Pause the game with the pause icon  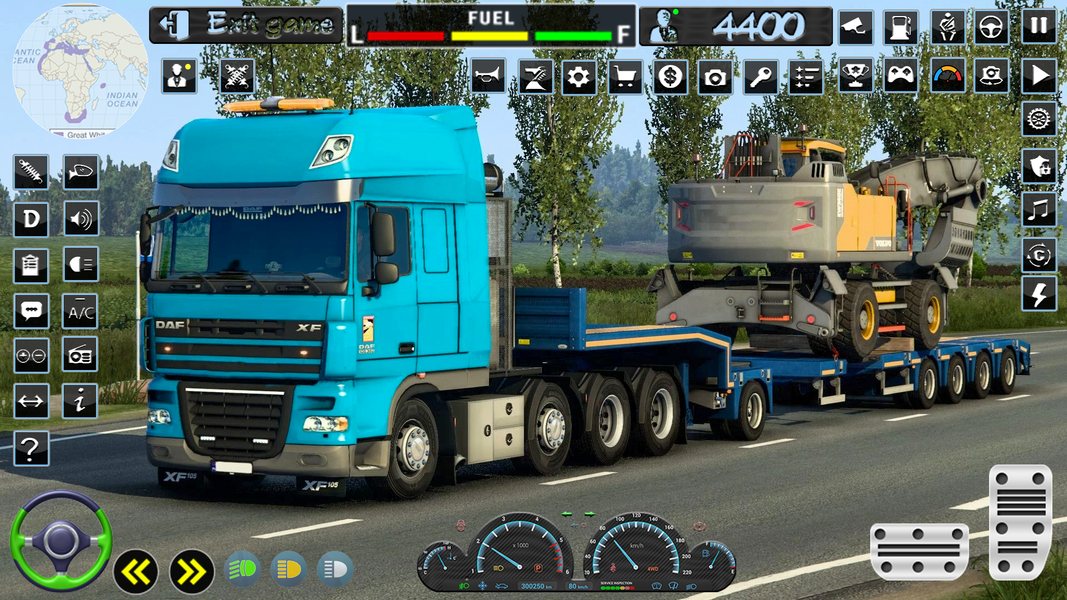point(1039,26)
